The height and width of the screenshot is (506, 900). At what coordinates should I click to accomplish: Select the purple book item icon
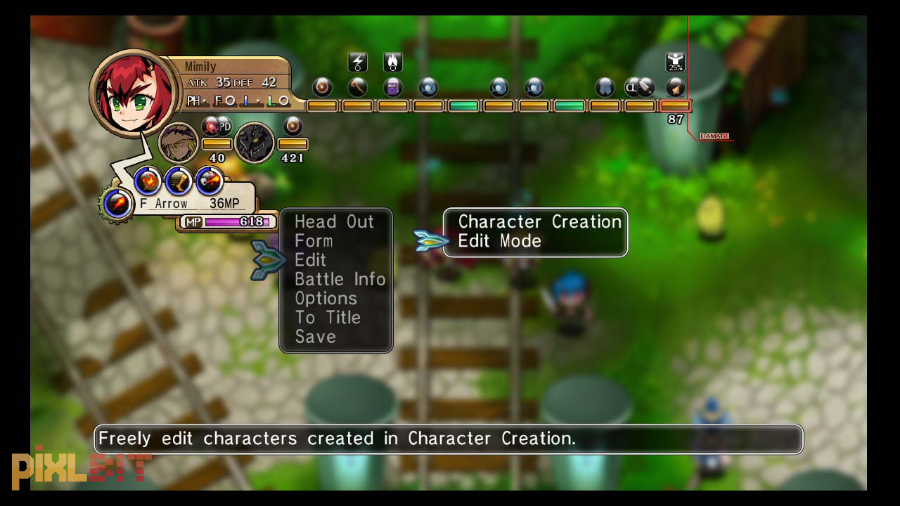392,87
